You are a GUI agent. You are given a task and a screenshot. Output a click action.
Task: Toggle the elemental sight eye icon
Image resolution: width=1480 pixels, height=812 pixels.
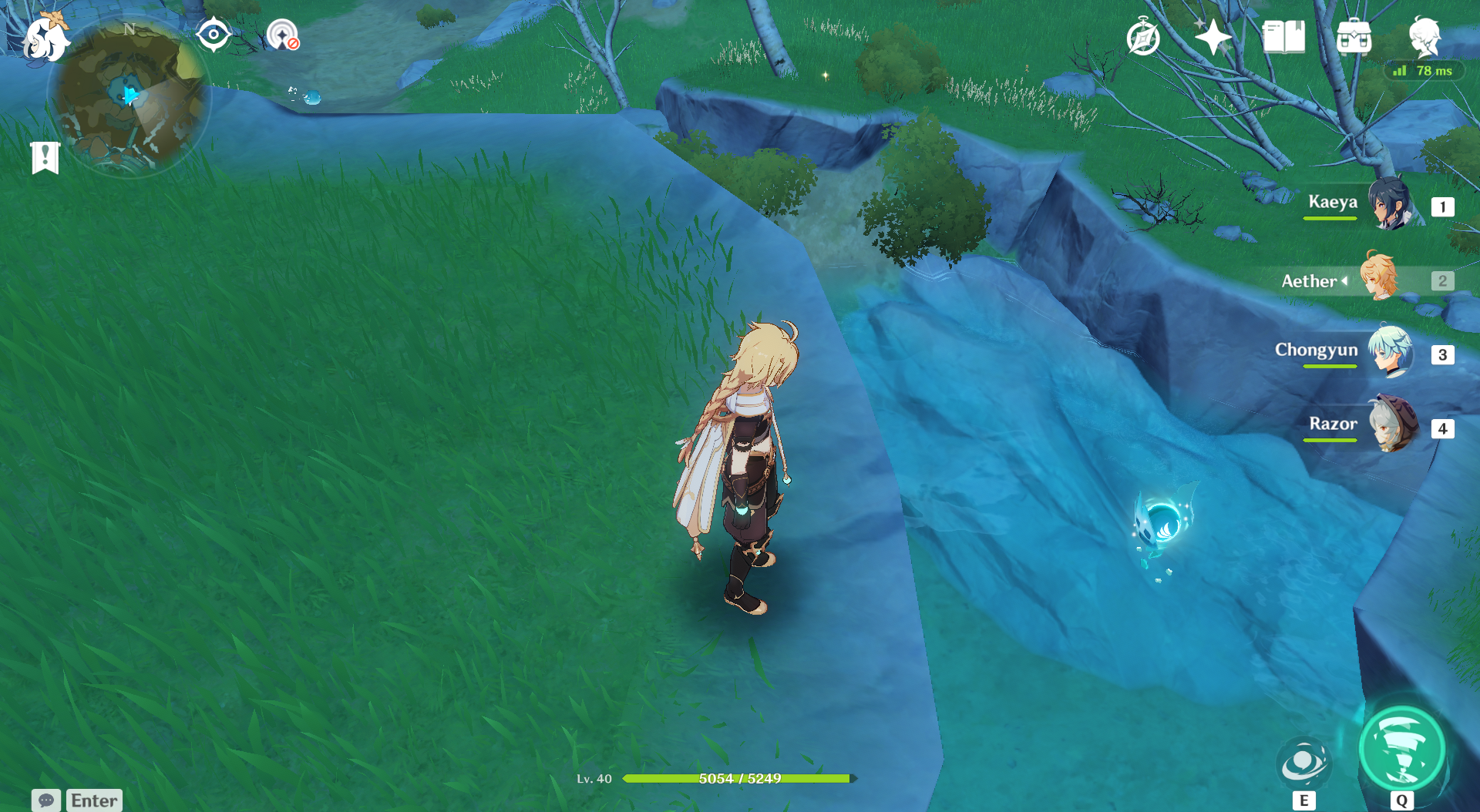[x=214, y=35]
